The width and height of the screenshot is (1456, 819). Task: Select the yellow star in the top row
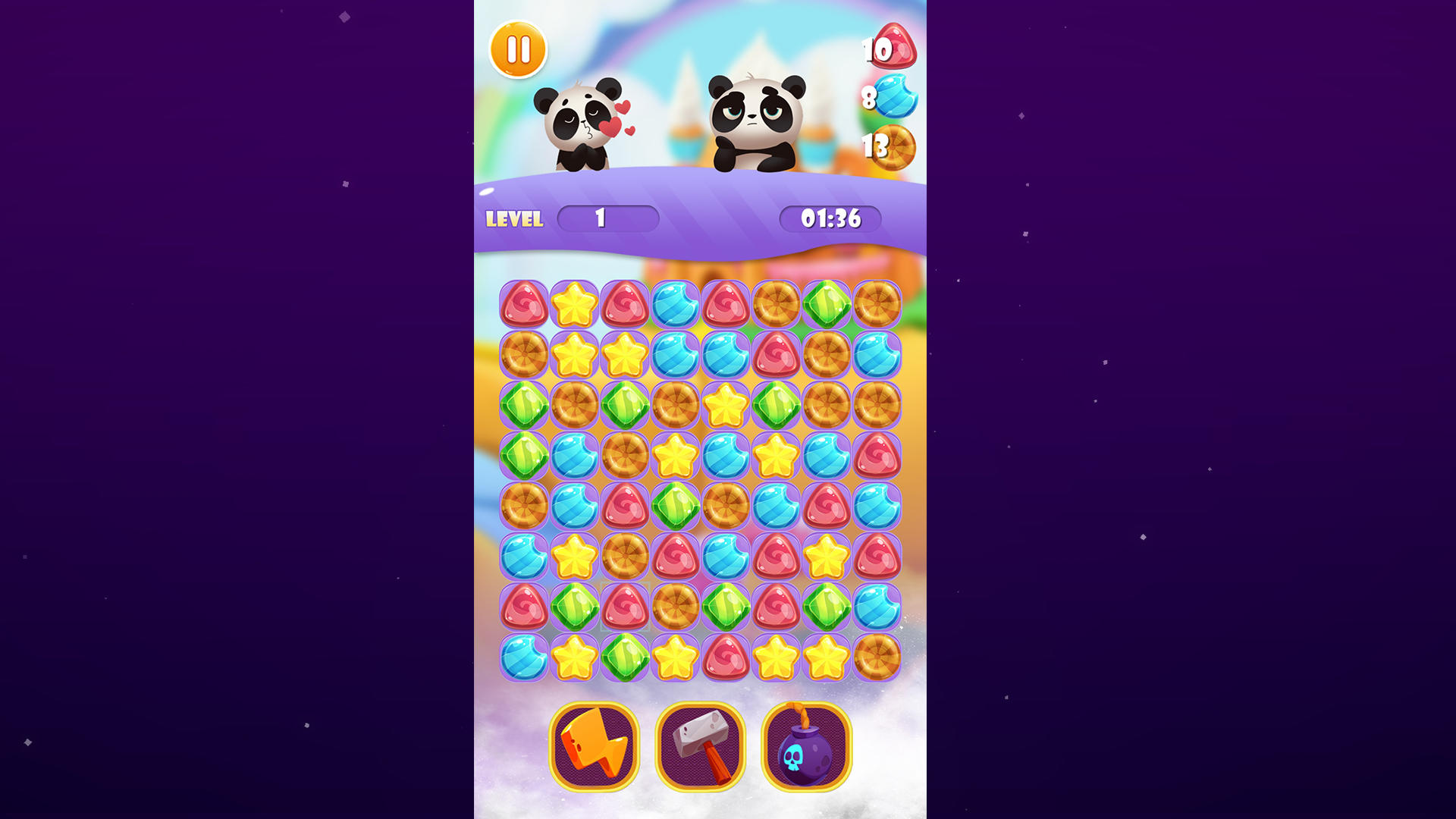[x=574, y=303]
